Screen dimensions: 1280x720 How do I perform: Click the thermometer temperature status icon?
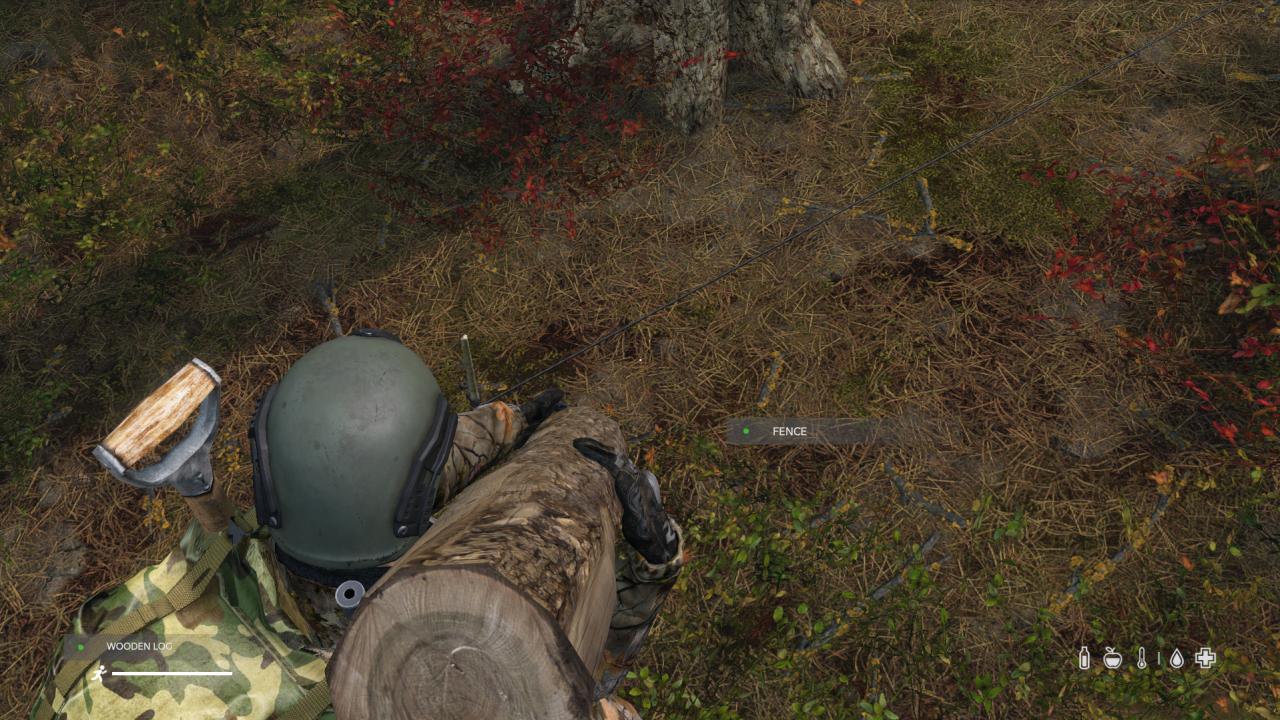(1141, 658)
